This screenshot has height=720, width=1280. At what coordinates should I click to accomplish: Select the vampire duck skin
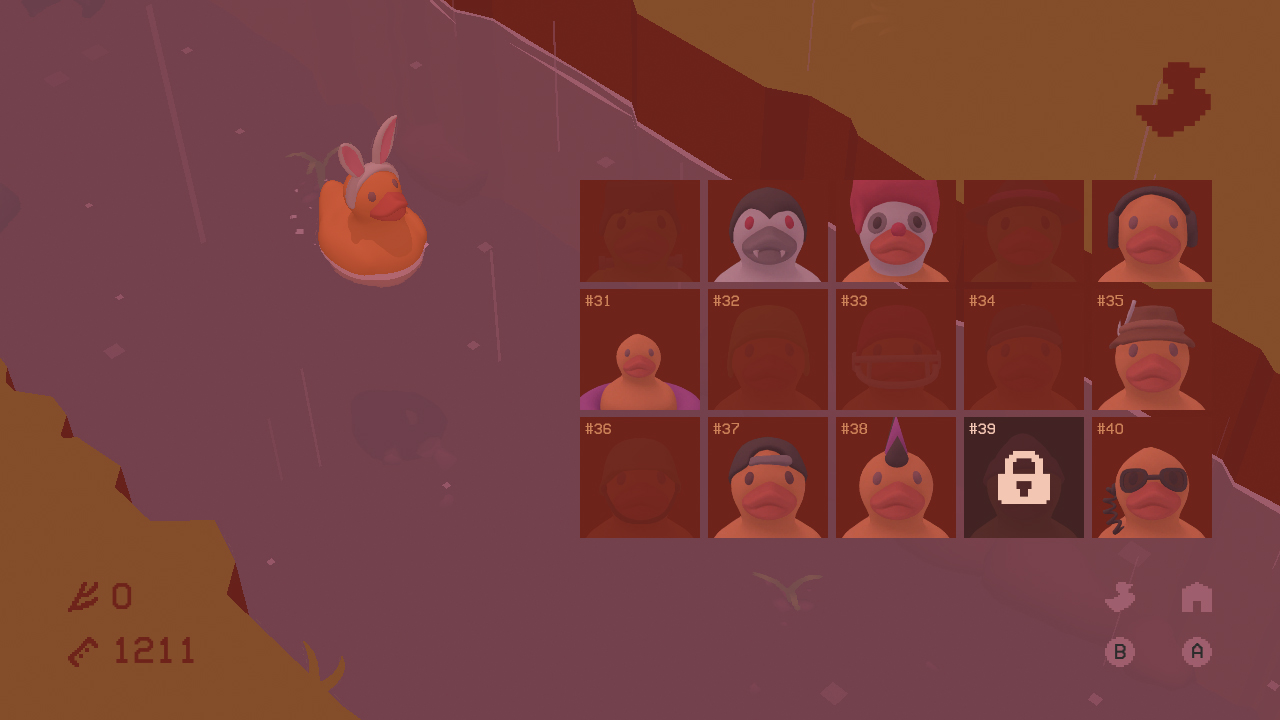767,230
